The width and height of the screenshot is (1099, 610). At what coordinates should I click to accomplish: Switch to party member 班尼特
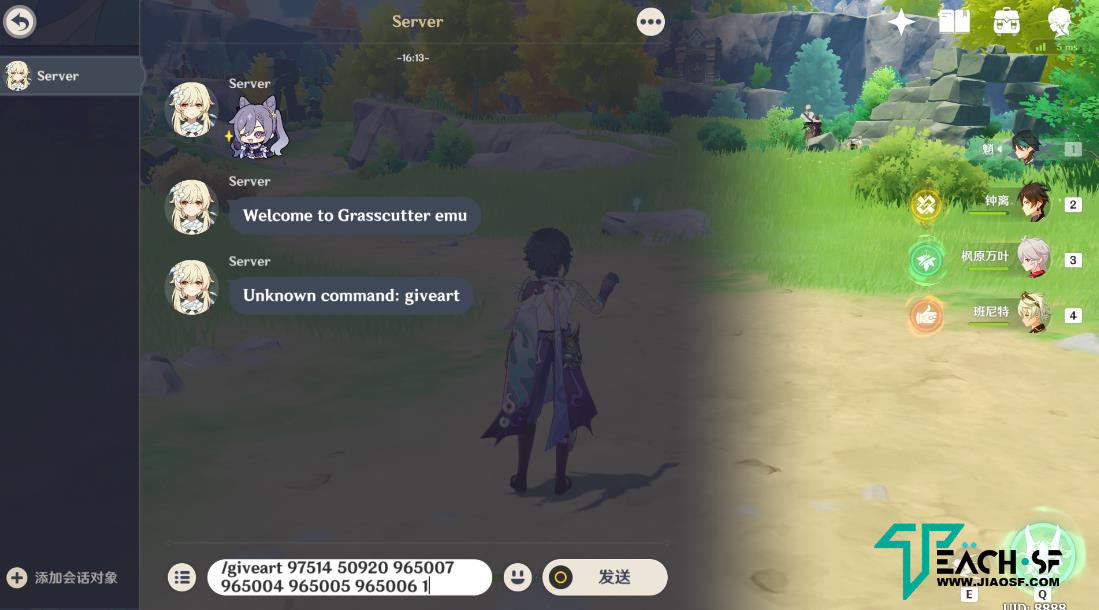click(x=1031, y=313)
